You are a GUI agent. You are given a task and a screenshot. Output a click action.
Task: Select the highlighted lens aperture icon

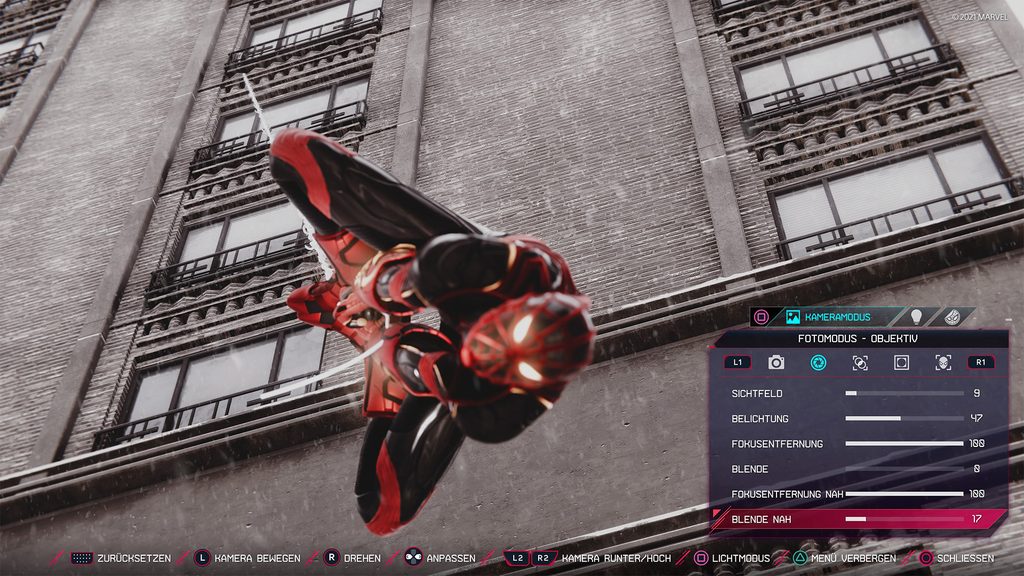[818, 362]
